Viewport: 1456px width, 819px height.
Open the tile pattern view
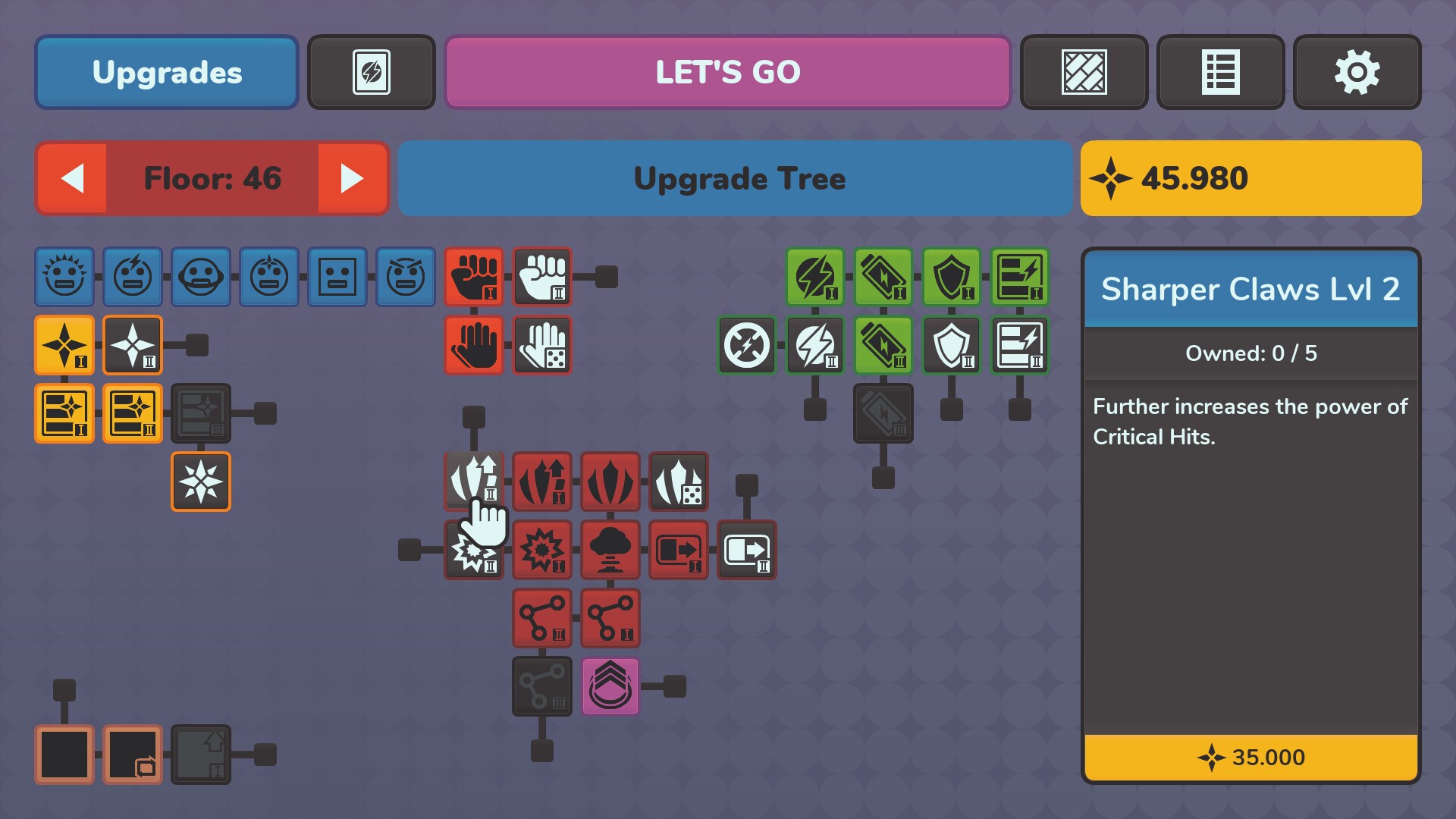(1084, 72)
